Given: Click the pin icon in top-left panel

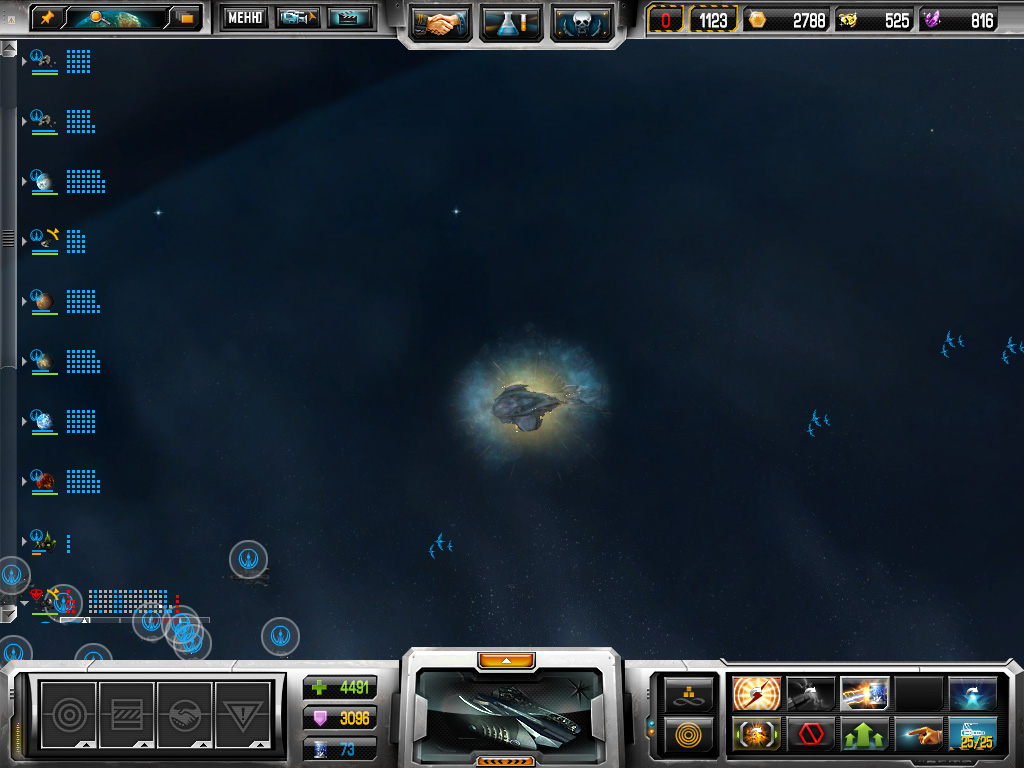Looking at the screenshot, I should pyautogui.click(x=47, y=17).
